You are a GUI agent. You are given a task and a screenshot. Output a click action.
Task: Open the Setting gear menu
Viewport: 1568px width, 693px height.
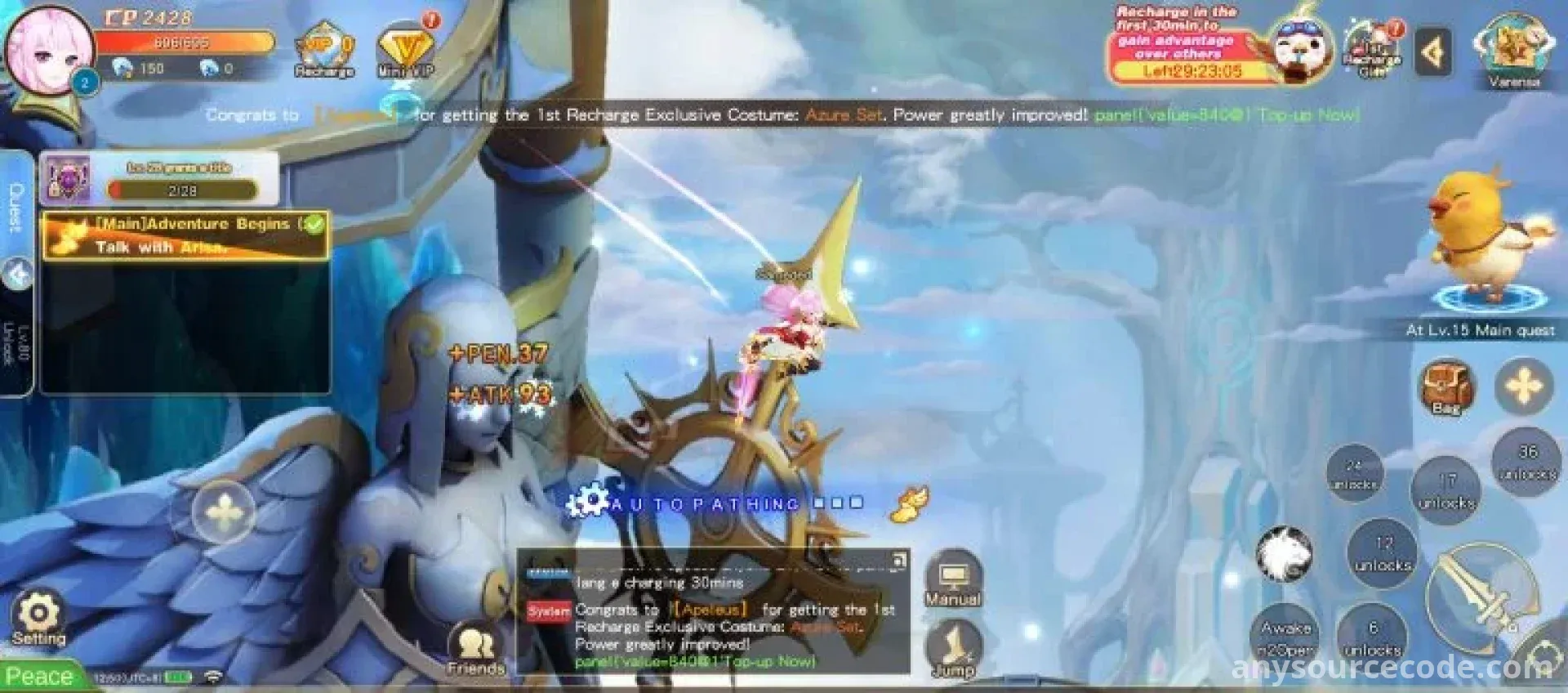pos(38,620)
